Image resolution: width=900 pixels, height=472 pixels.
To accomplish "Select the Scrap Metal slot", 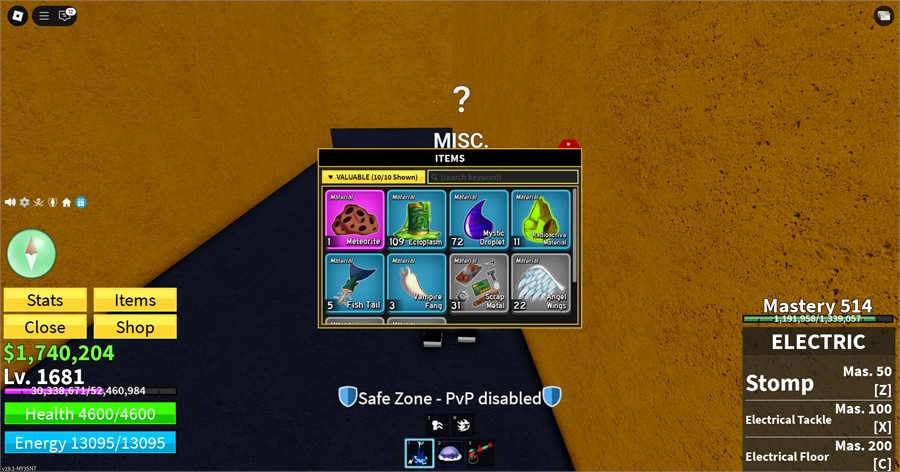I will (478, 283).
